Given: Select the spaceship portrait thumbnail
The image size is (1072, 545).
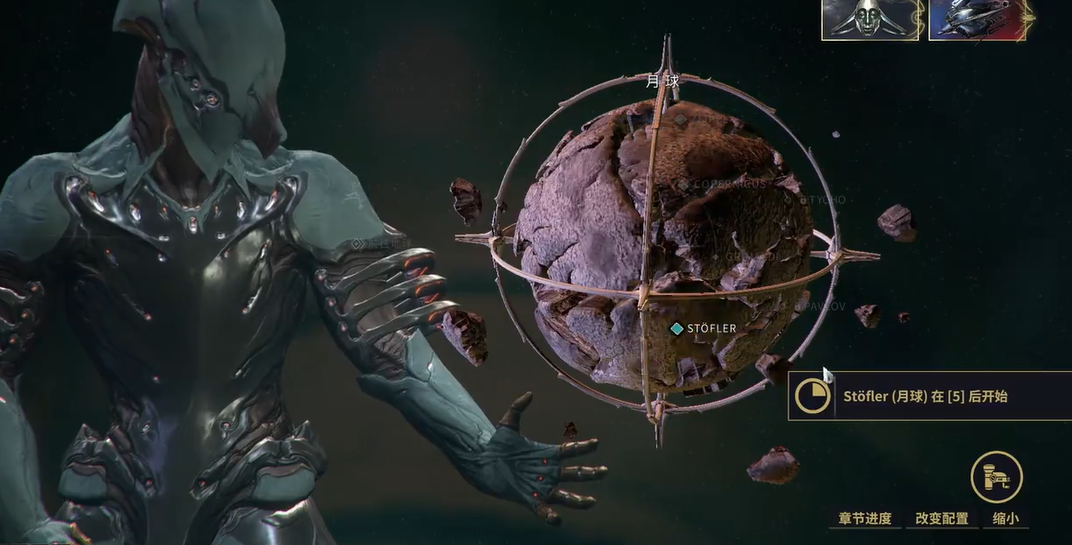Looking at the screenshot, I should [977, 20].
